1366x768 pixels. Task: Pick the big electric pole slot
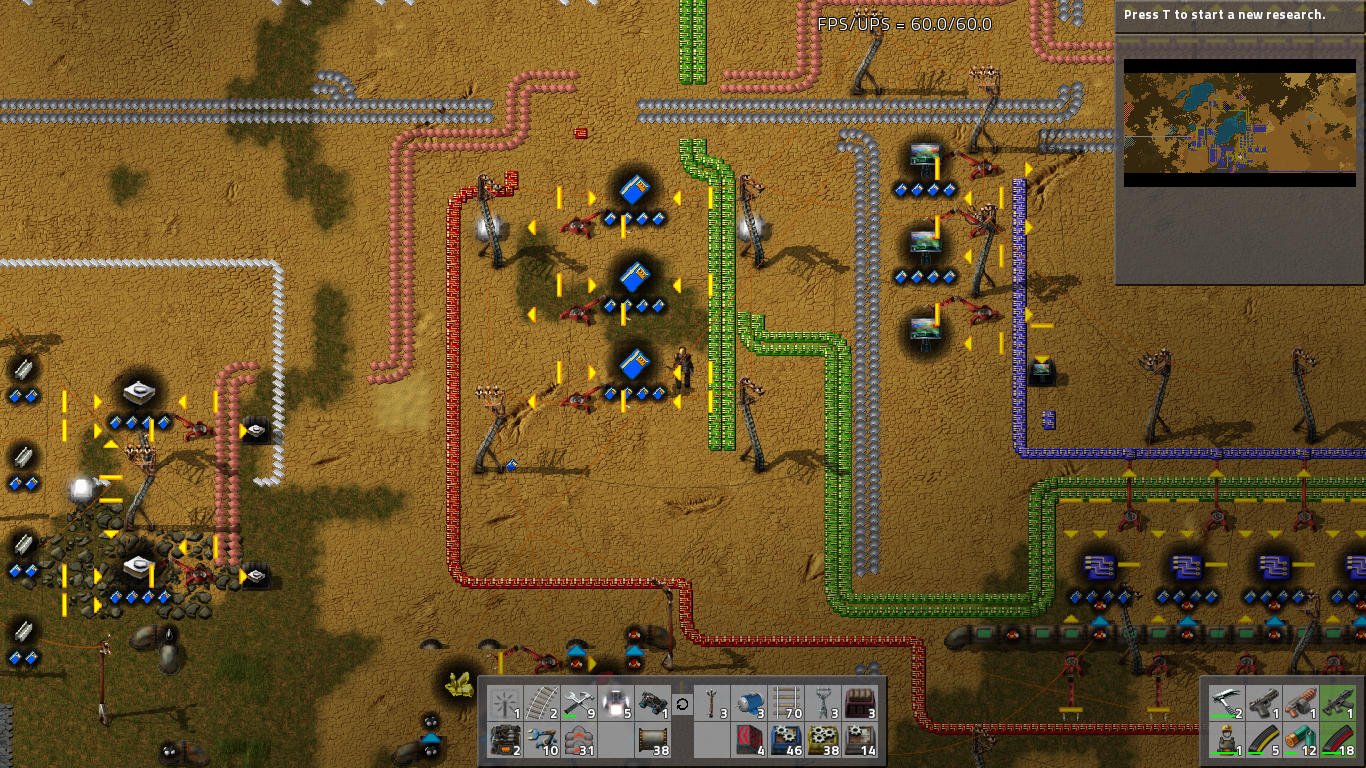click(x=822, y=703)
